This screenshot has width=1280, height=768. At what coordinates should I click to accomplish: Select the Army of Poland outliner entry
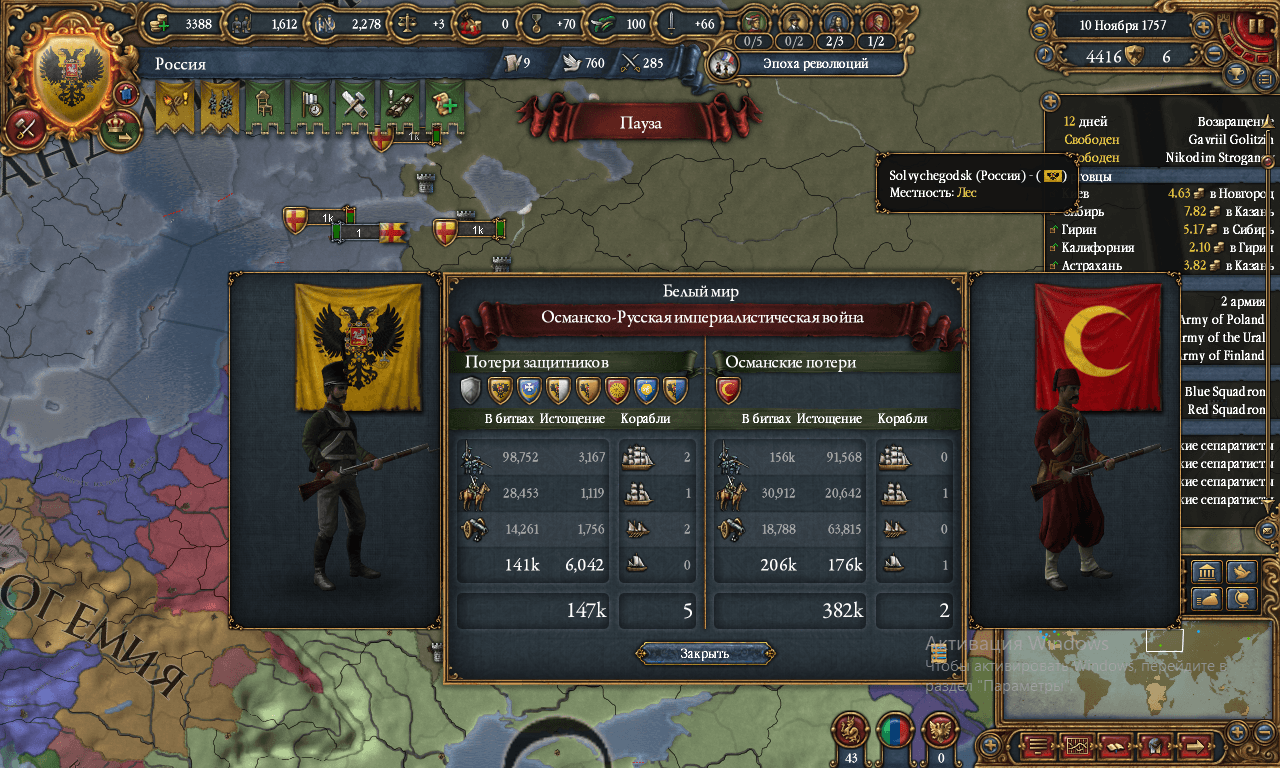(1225, 320)
